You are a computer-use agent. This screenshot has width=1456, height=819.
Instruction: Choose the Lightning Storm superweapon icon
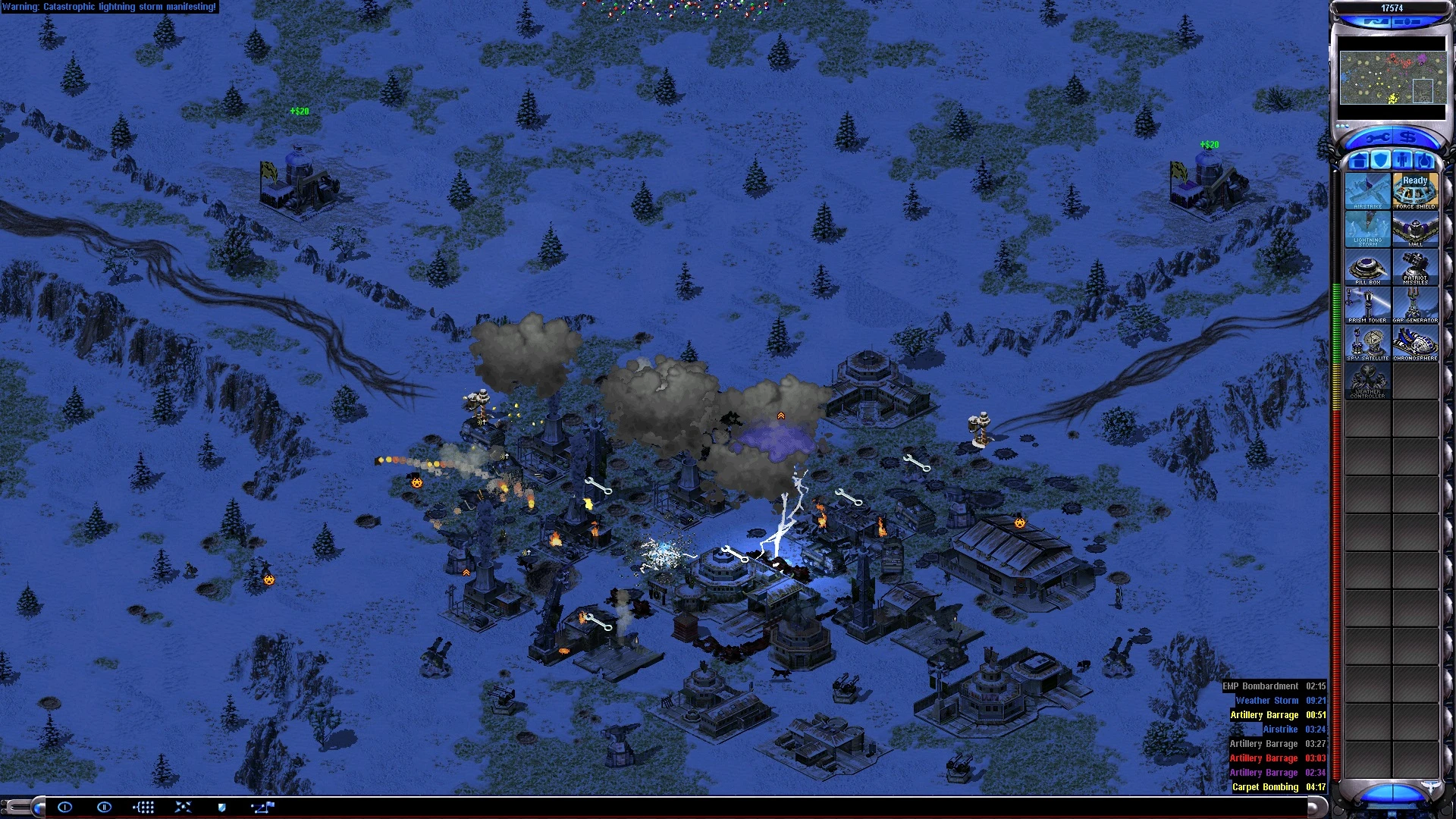[1367, 228]
